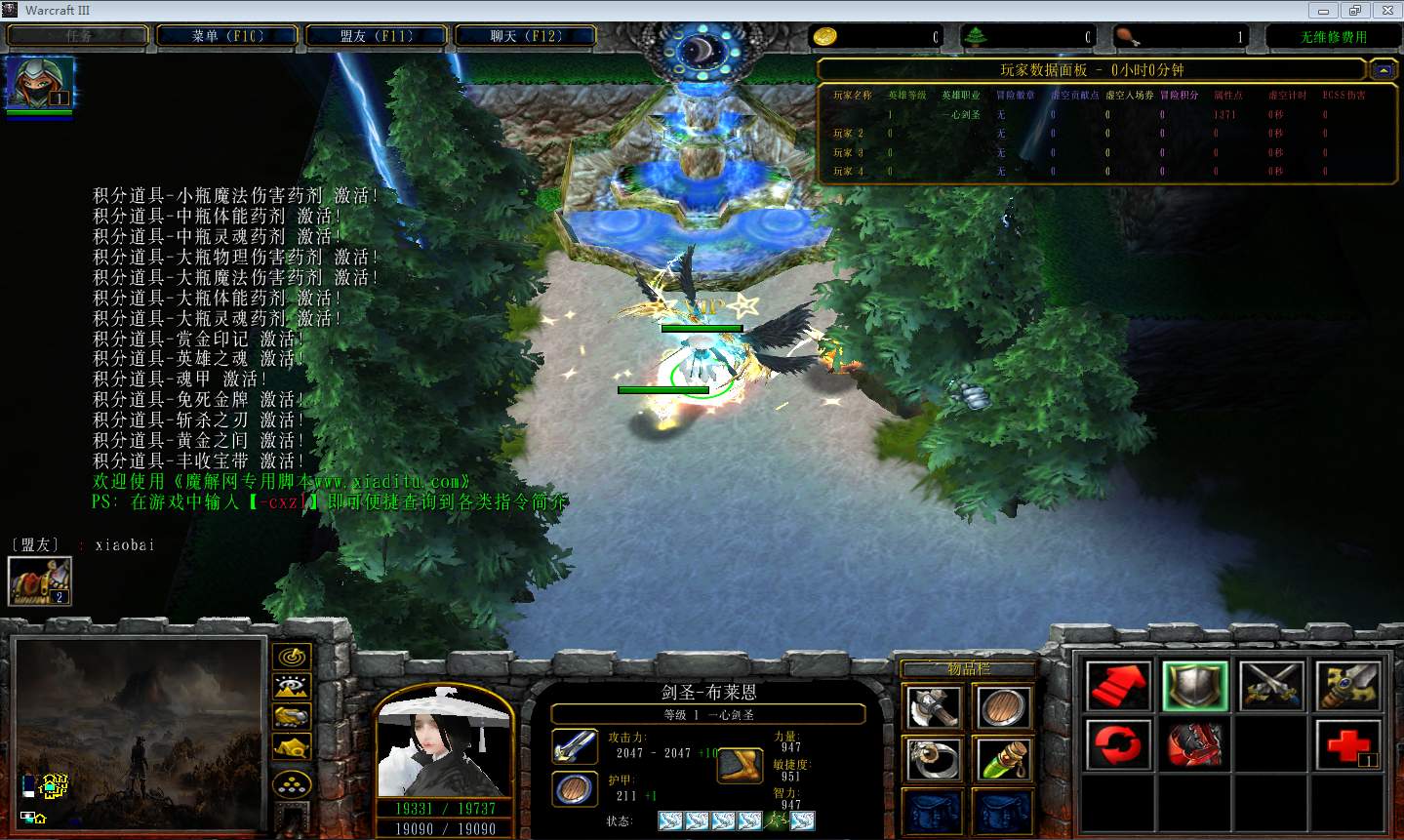Open the 菜单 (F10) menu

click(x=227, y=36)
